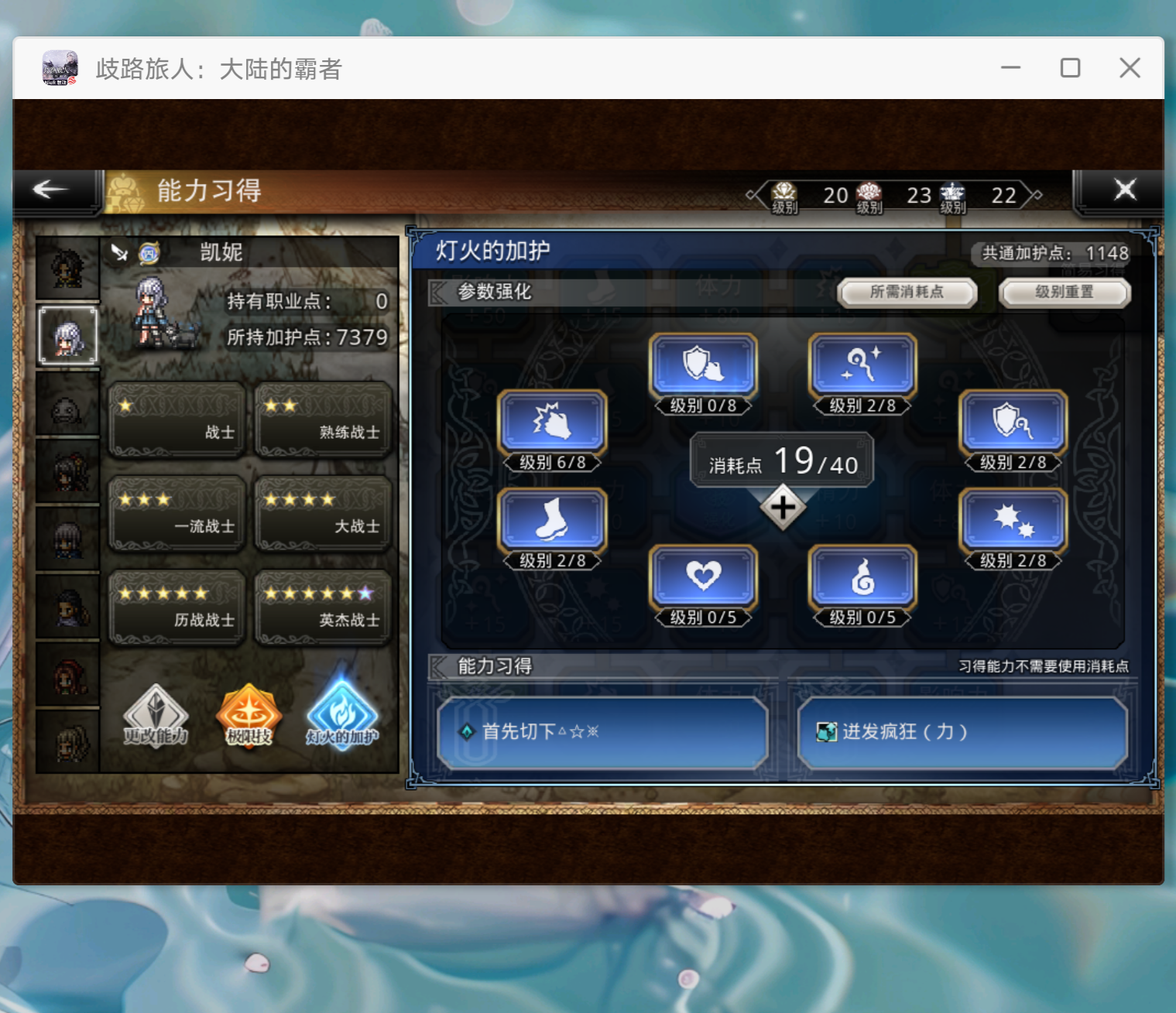The height and width of the screenshot is (1013, 1176).
Task: Click the back arrow to exit 能力习得
Action: [50, 188]
